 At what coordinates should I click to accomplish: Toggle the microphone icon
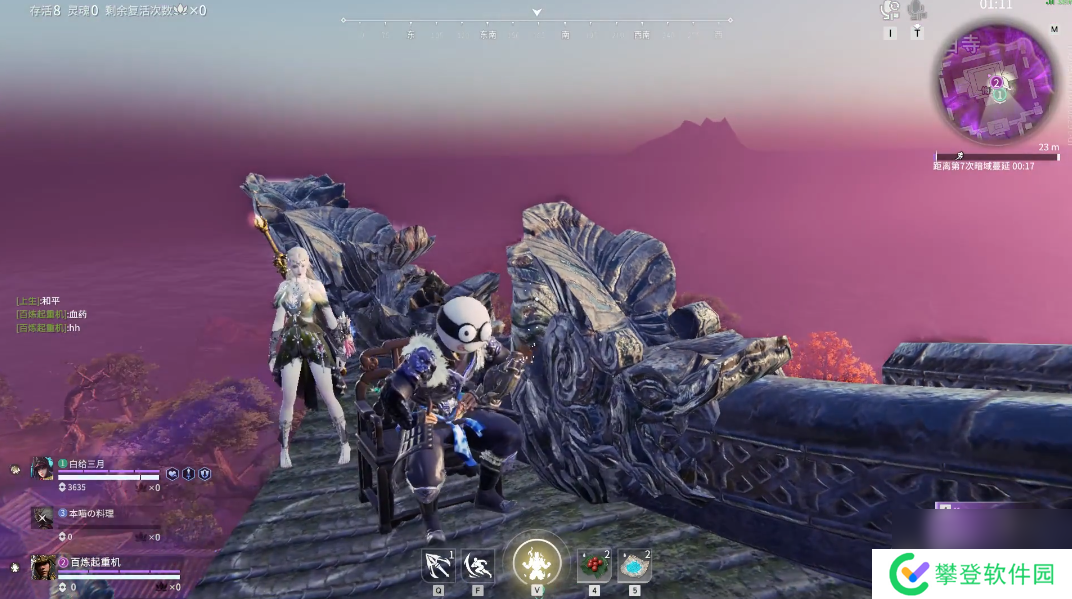(x=917, y=11)
